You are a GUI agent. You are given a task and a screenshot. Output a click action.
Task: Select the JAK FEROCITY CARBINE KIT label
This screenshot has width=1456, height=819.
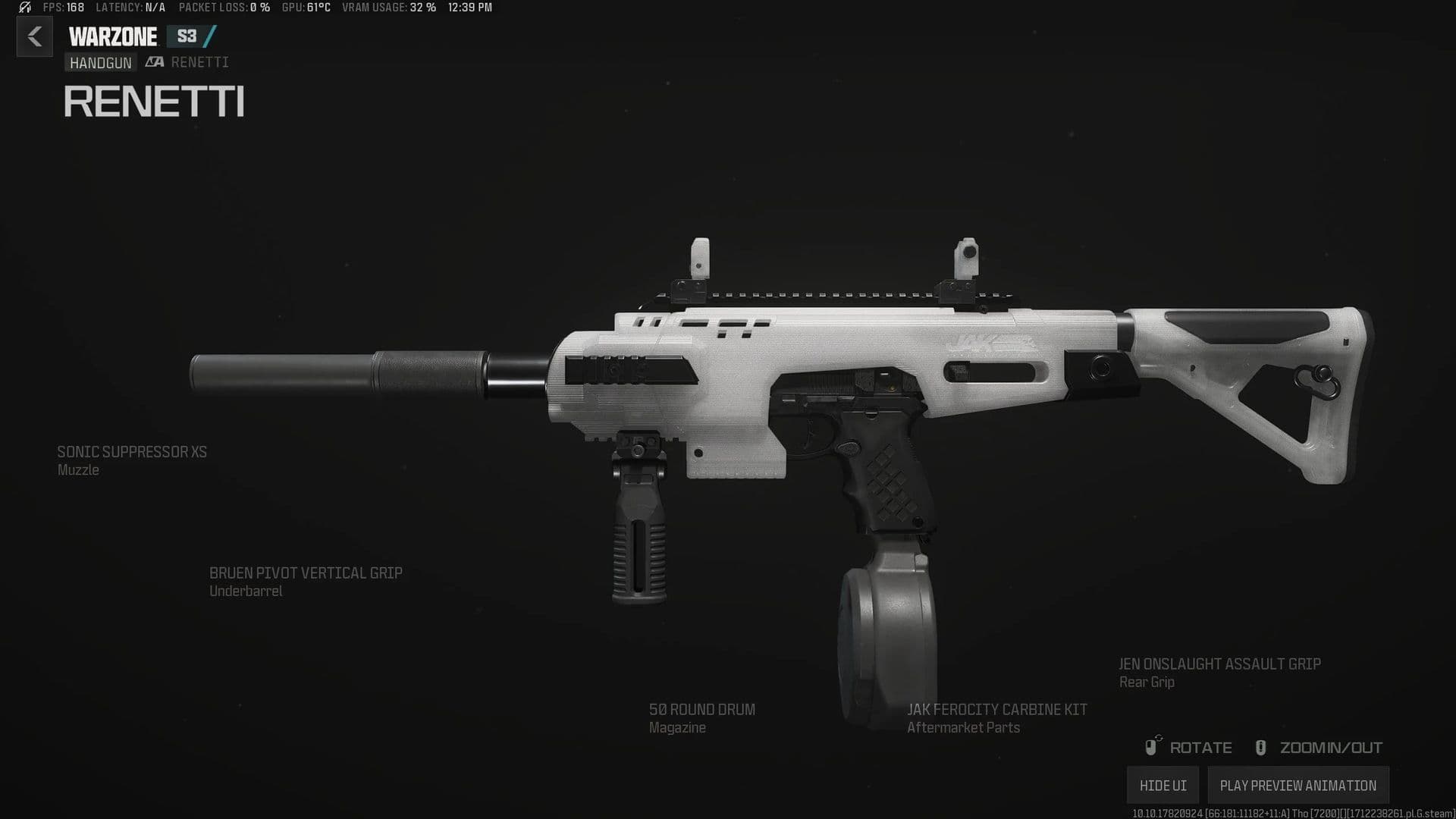point(997,710)
